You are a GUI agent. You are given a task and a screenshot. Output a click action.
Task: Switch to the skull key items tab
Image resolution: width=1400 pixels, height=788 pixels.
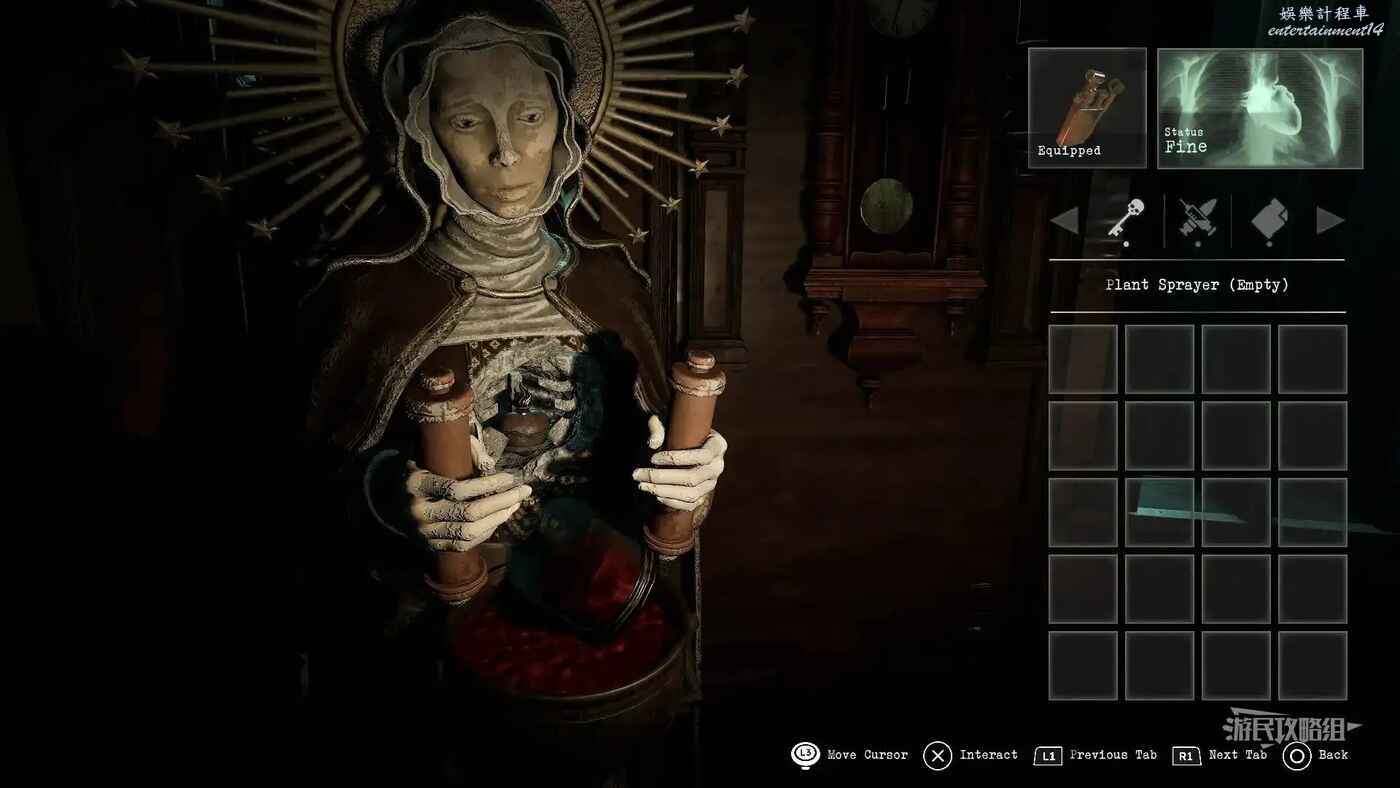point(1127,217)
